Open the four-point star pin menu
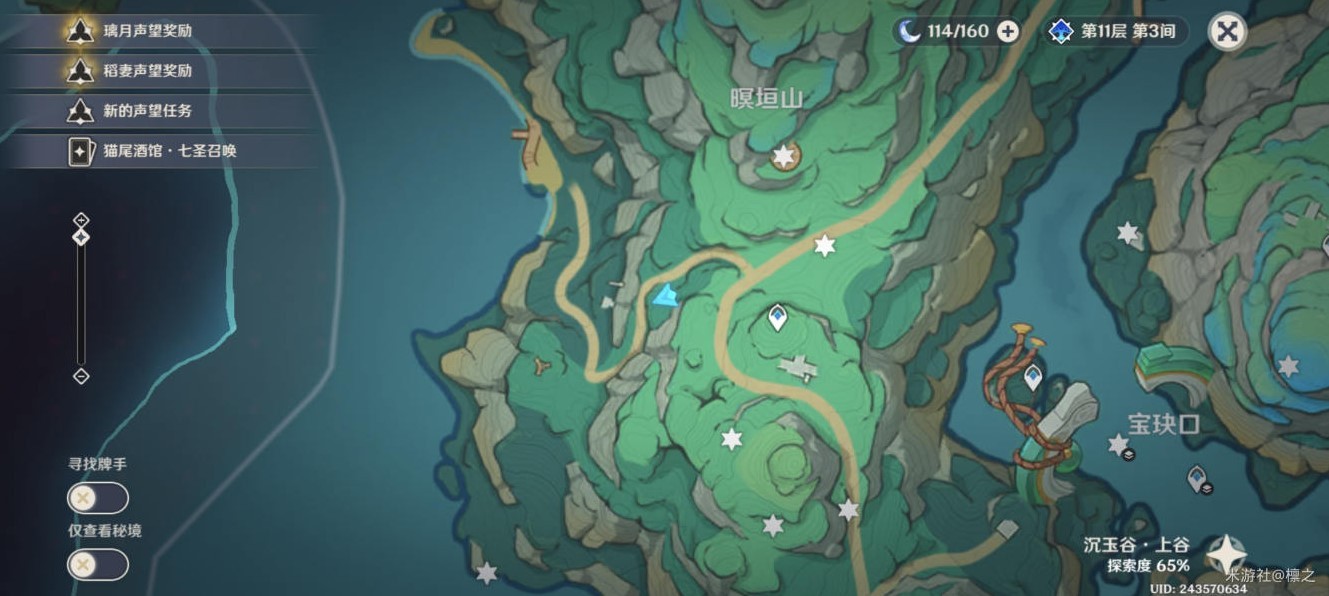The width and height of the screenshot is (1329, 596). coord(1225,553)
